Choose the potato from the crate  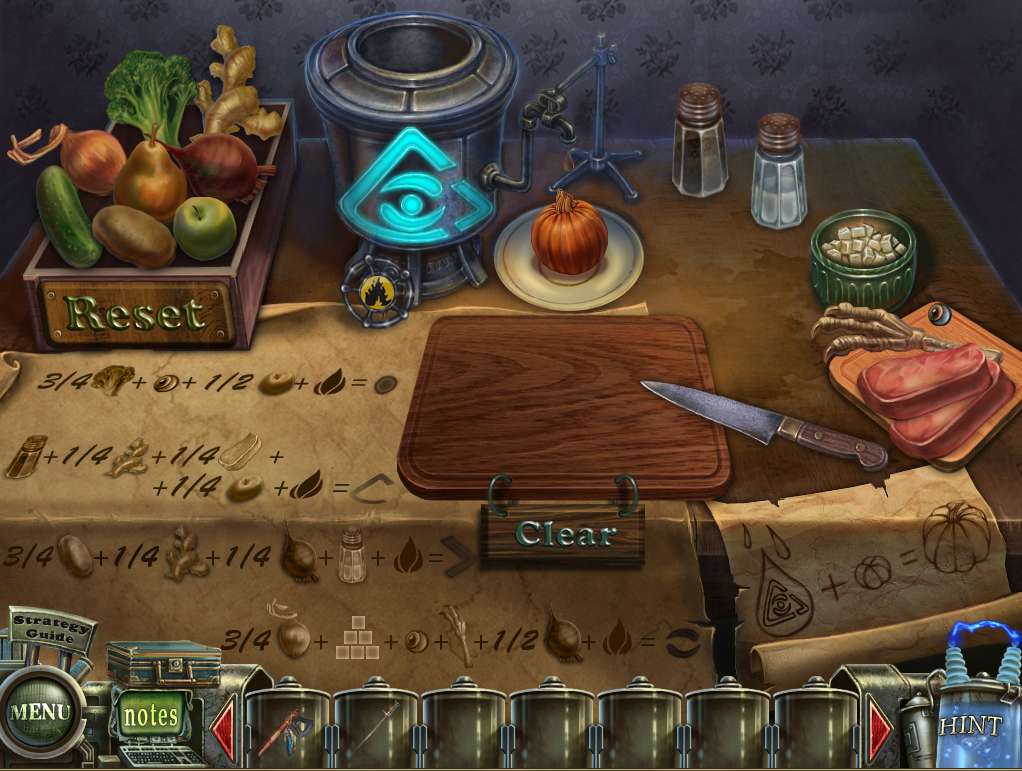[134, 236]
